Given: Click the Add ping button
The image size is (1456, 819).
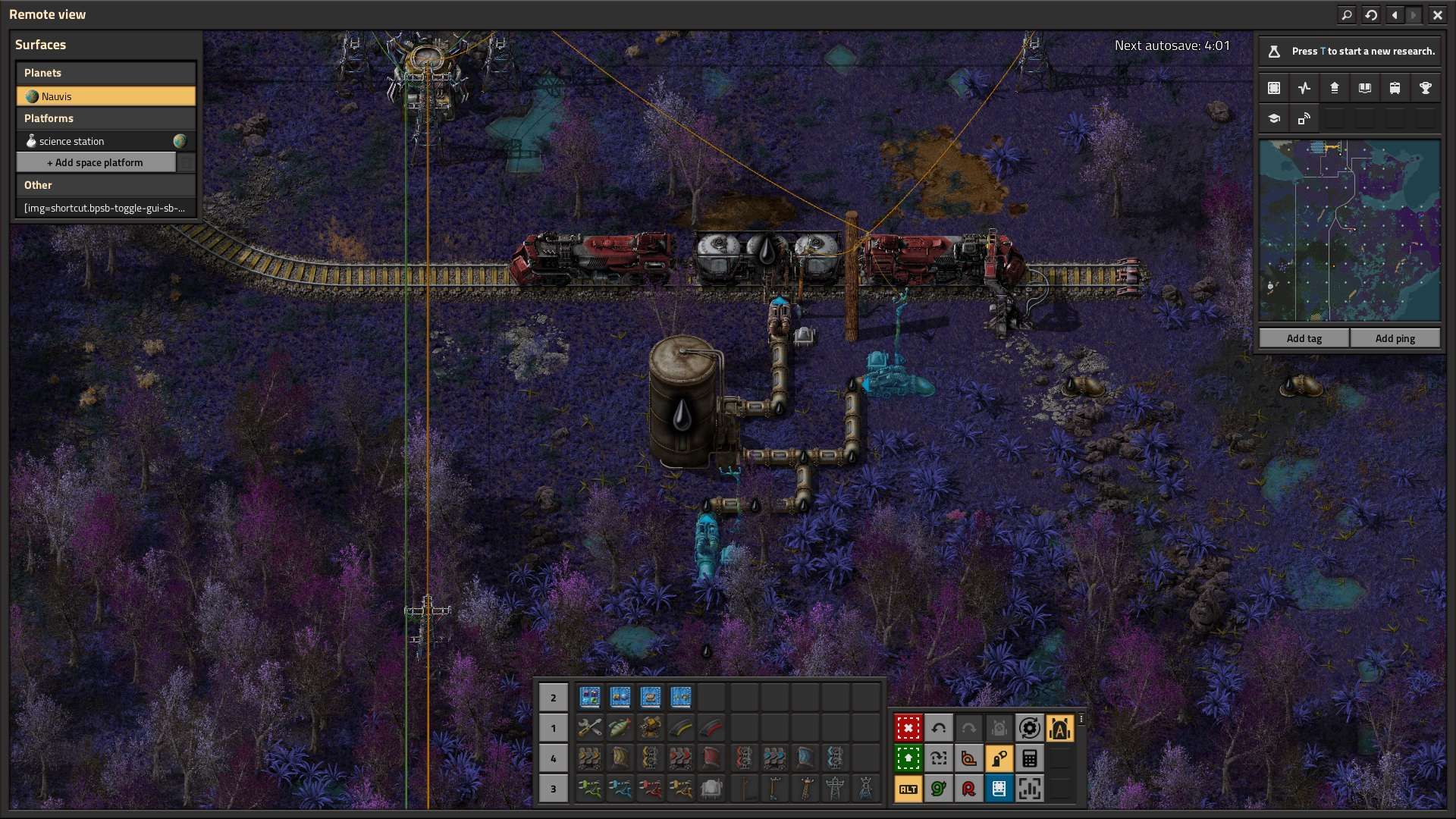Looking at the screenshot, I should click(1395, 338).
